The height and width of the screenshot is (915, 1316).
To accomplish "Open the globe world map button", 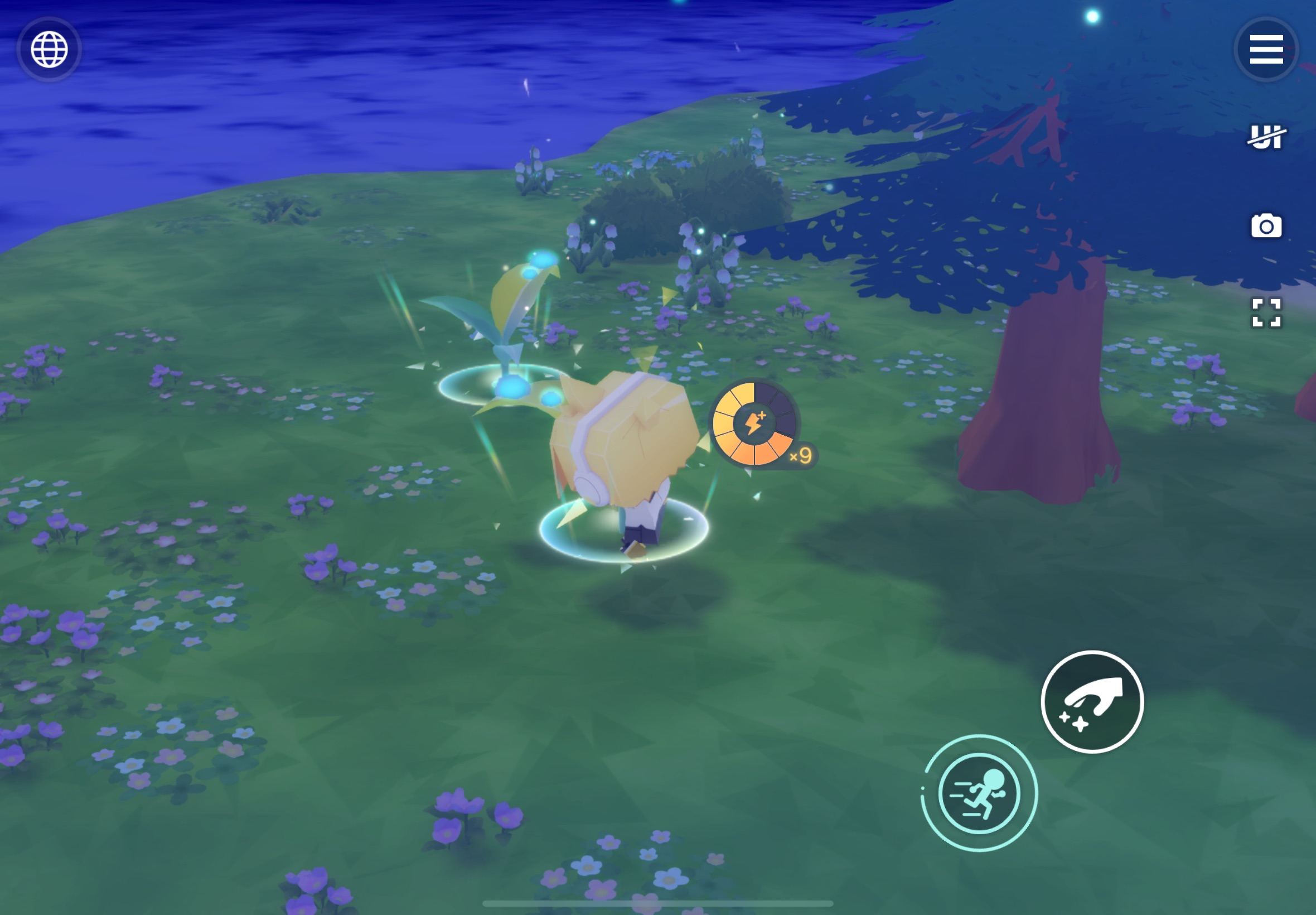I will click(49, 49).
